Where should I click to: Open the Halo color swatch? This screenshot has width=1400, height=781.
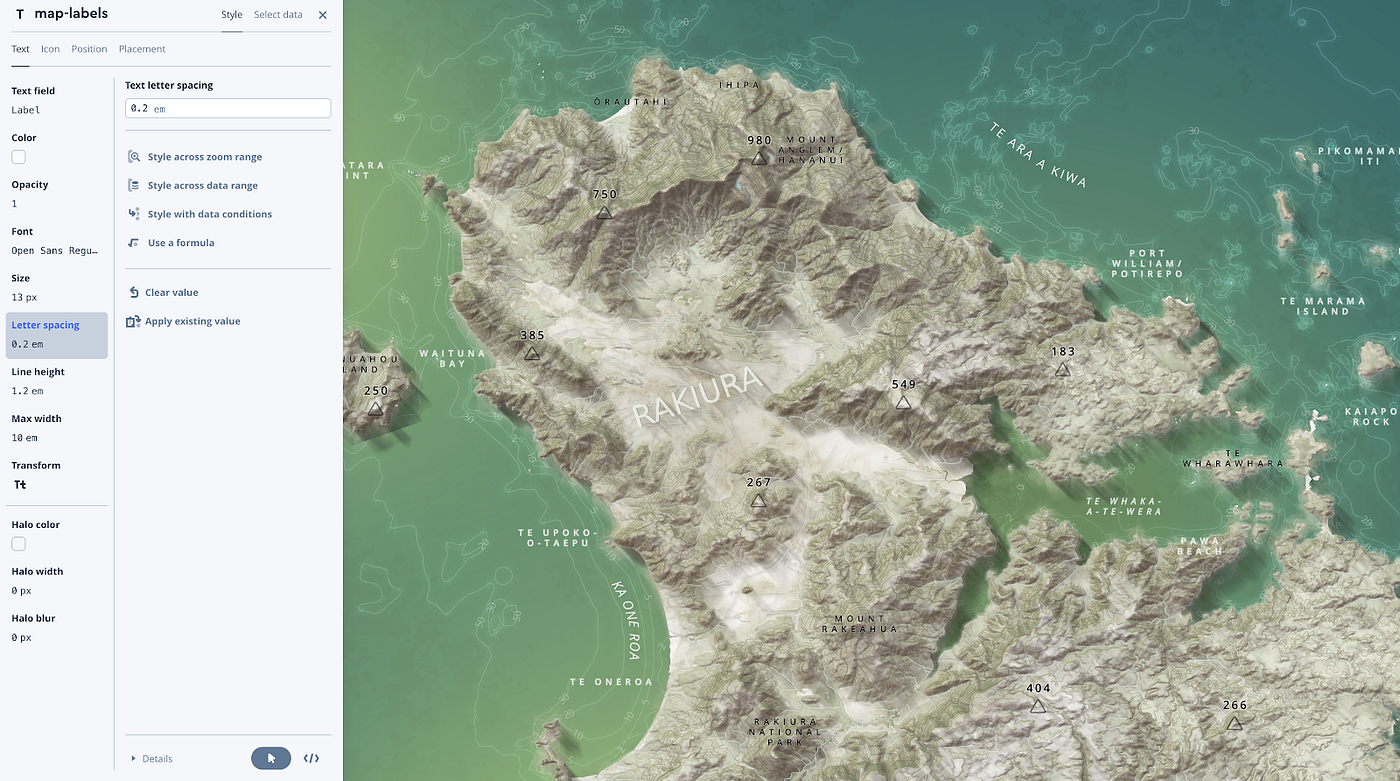coord(18,543)
